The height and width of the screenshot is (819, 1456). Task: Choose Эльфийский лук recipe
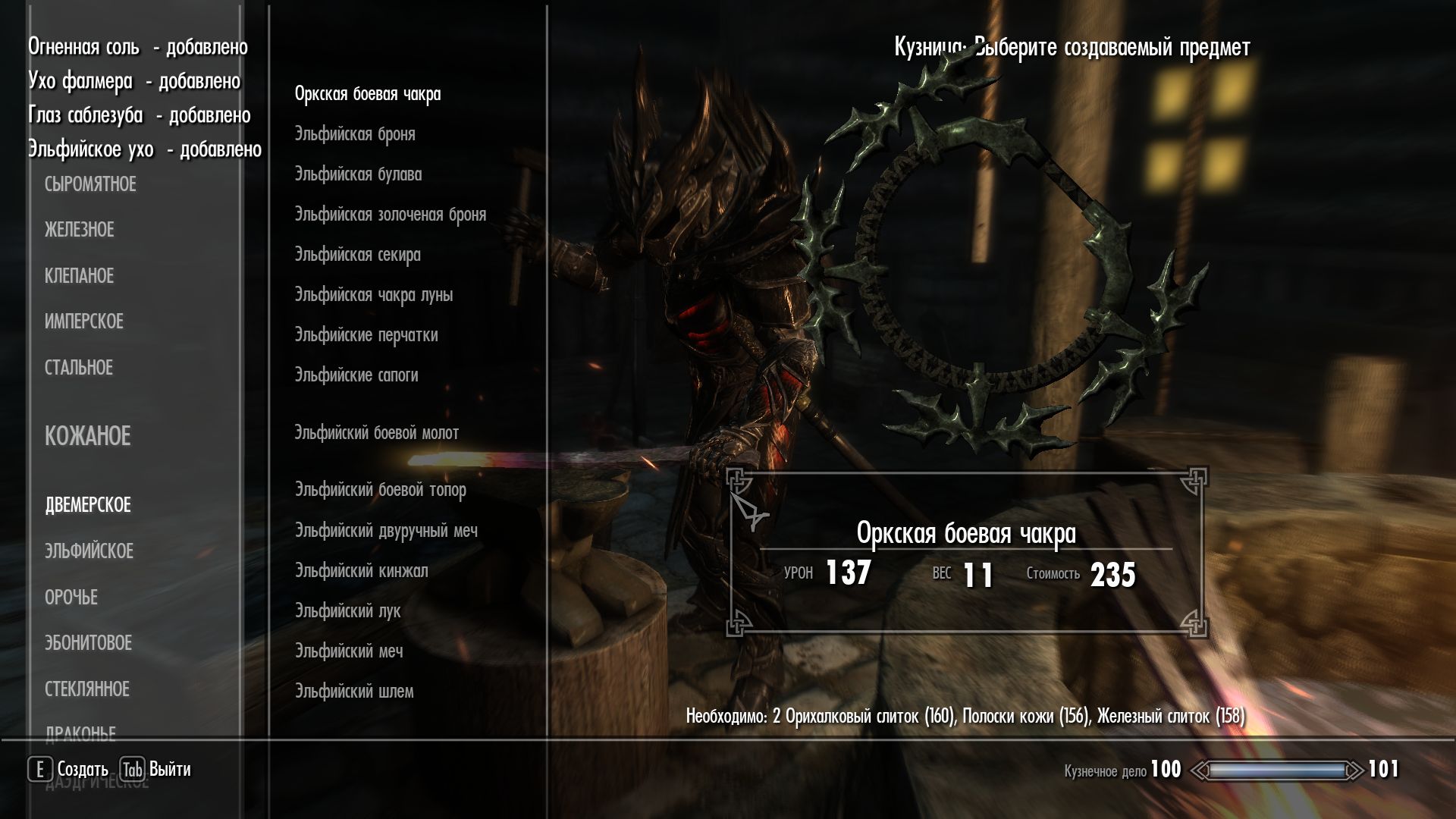[x=347, y=611]
